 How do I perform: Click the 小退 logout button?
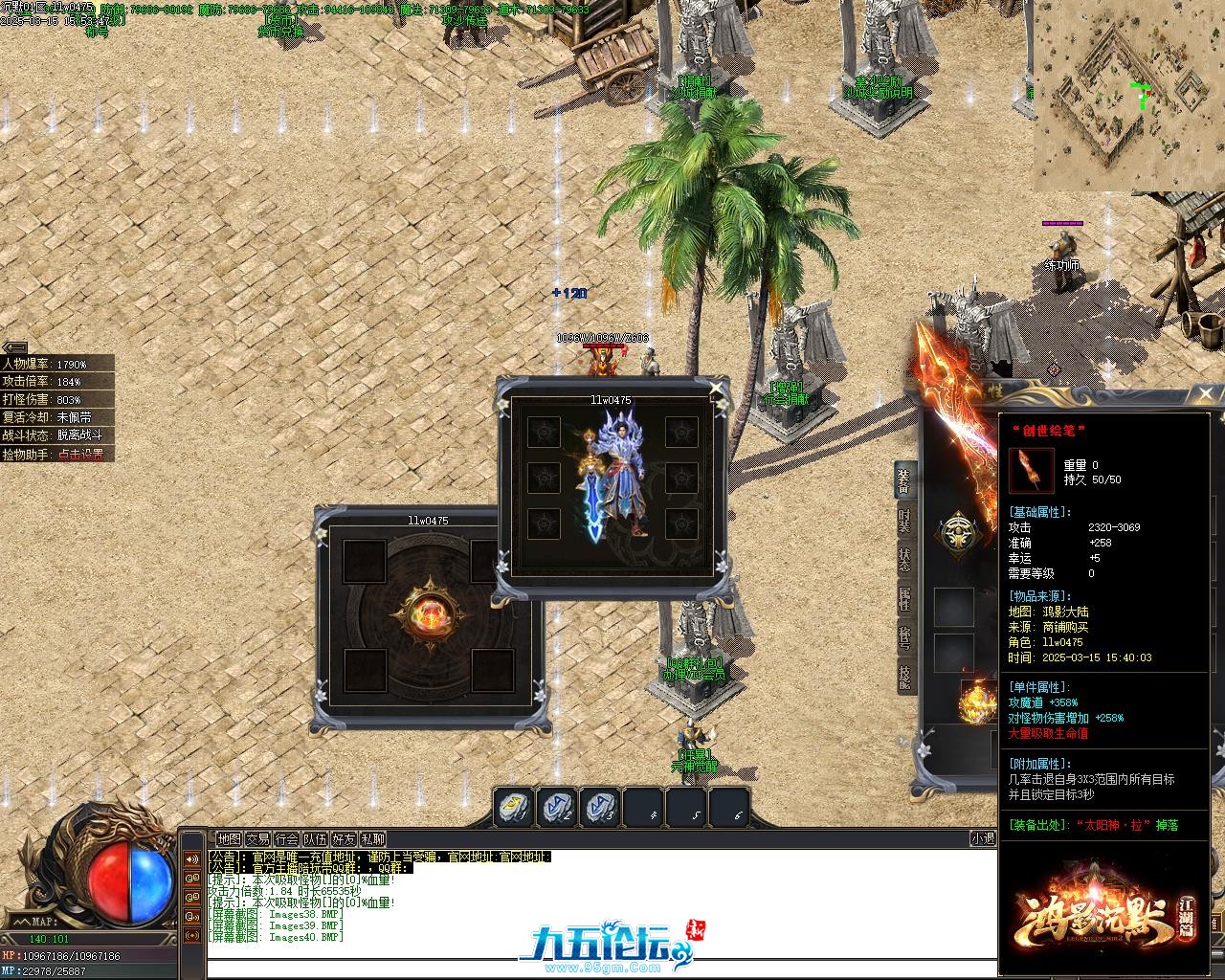[983, 838]
